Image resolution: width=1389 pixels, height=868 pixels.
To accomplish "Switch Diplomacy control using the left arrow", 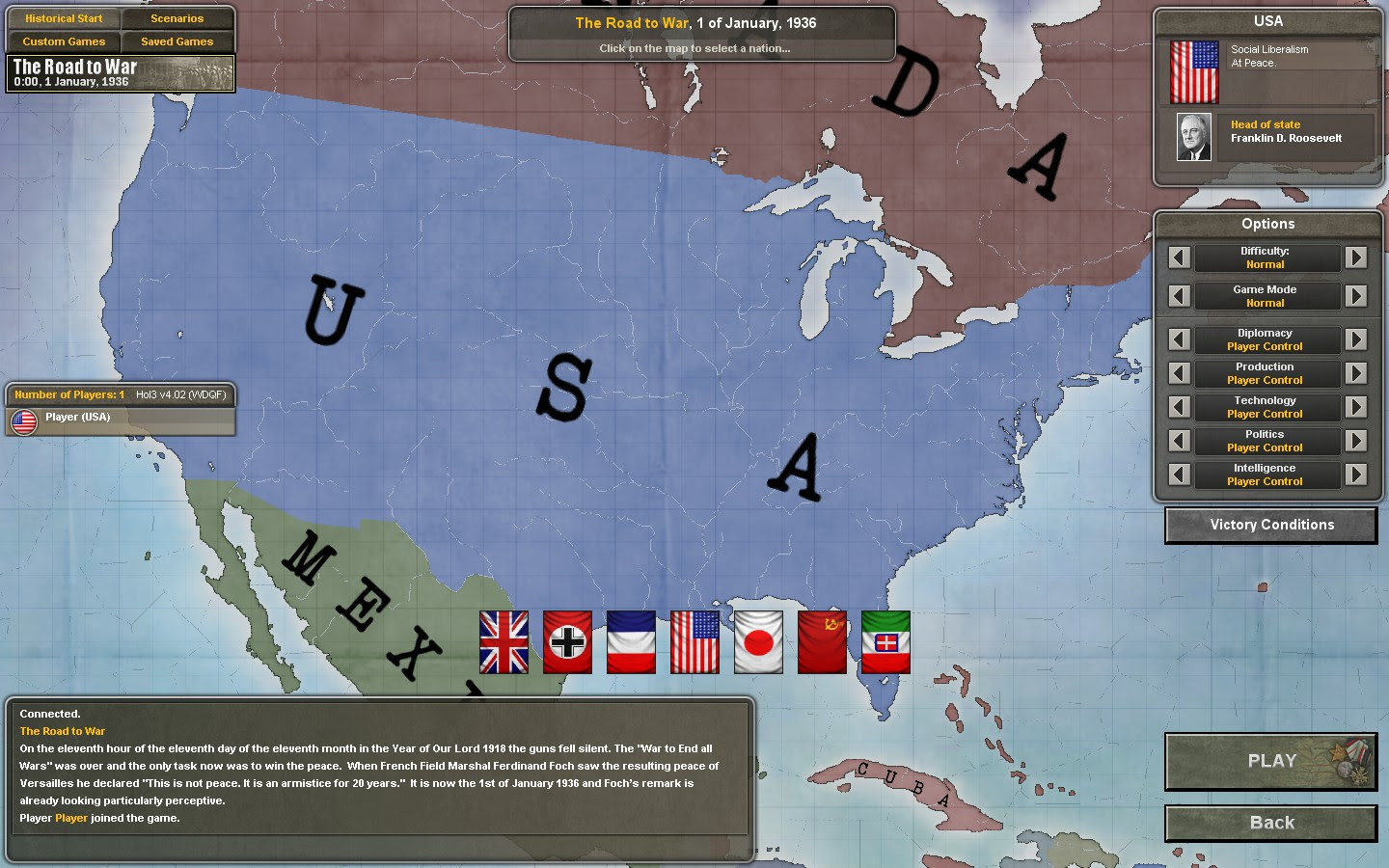I will pos(1179,339).
